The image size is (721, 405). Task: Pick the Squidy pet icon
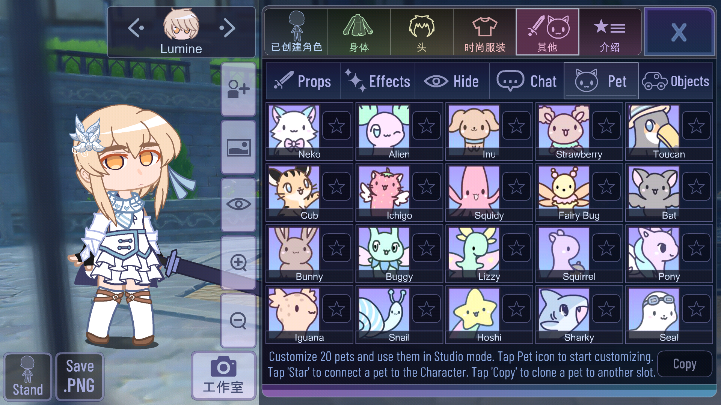[472, 188]
